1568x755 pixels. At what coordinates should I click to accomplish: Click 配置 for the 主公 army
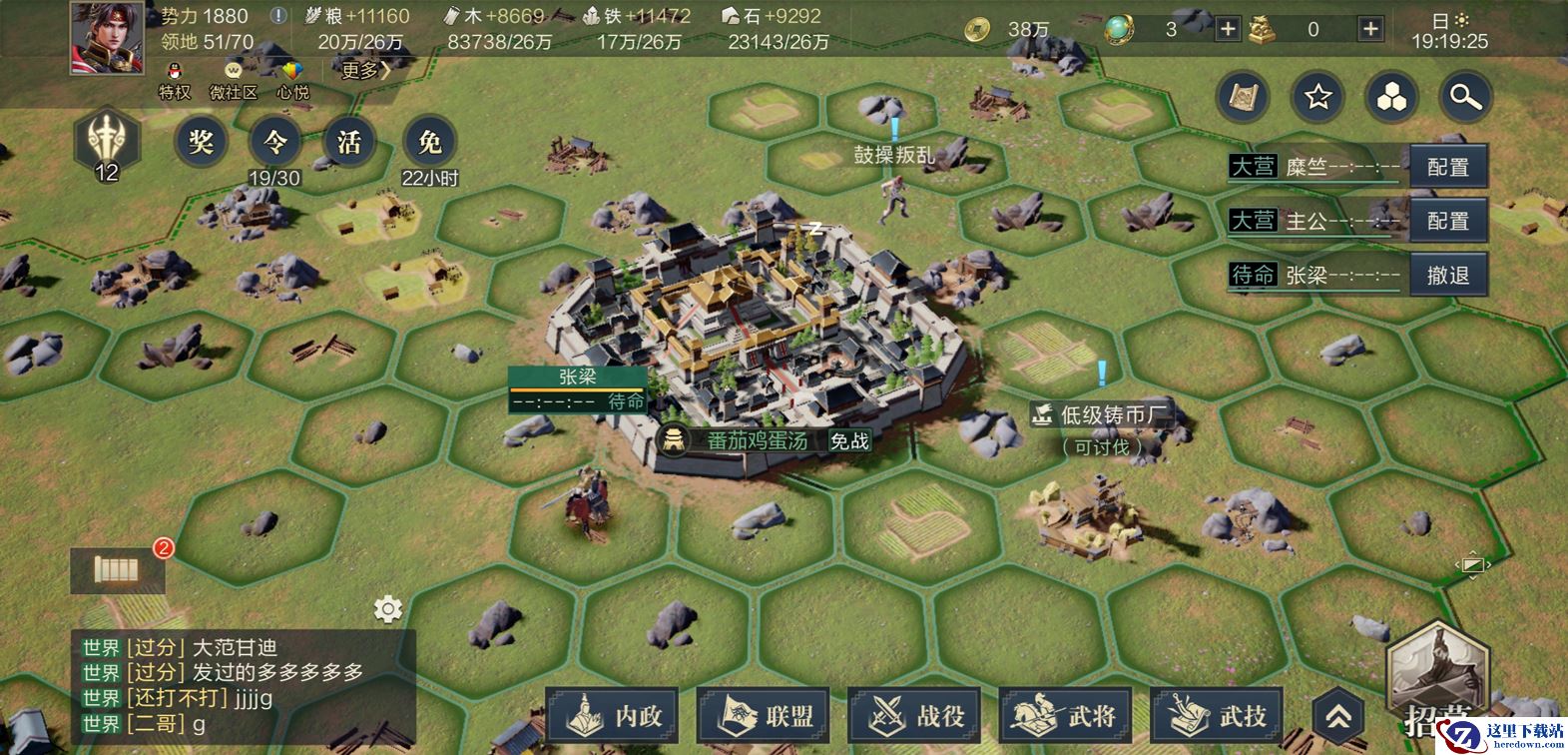(1447, 221)
